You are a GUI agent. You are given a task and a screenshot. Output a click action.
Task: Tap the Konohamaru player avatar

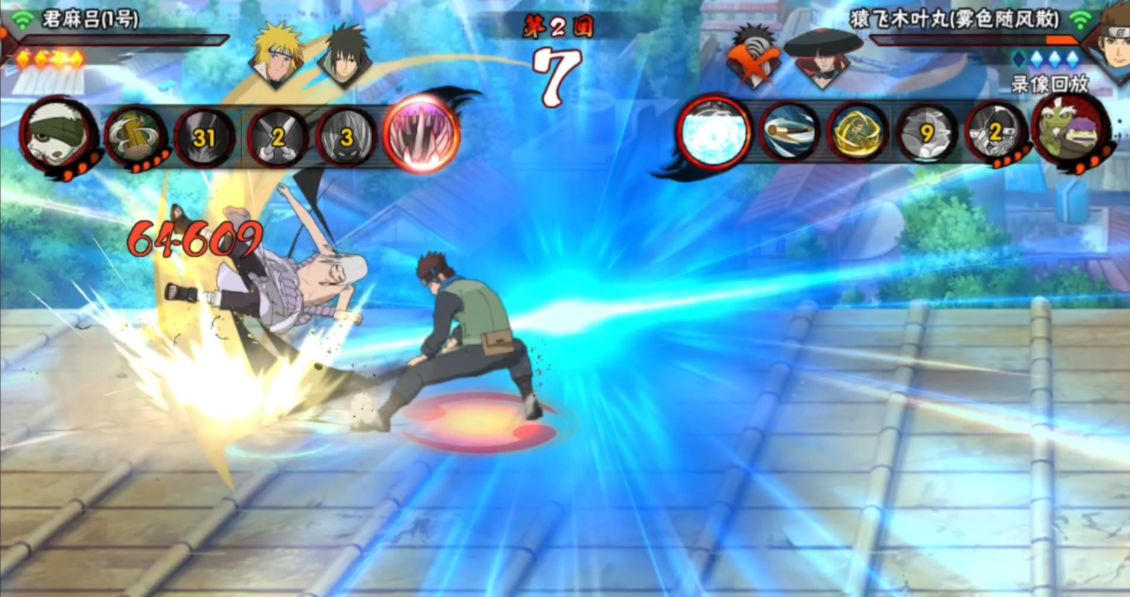[x=1108, y=40]
